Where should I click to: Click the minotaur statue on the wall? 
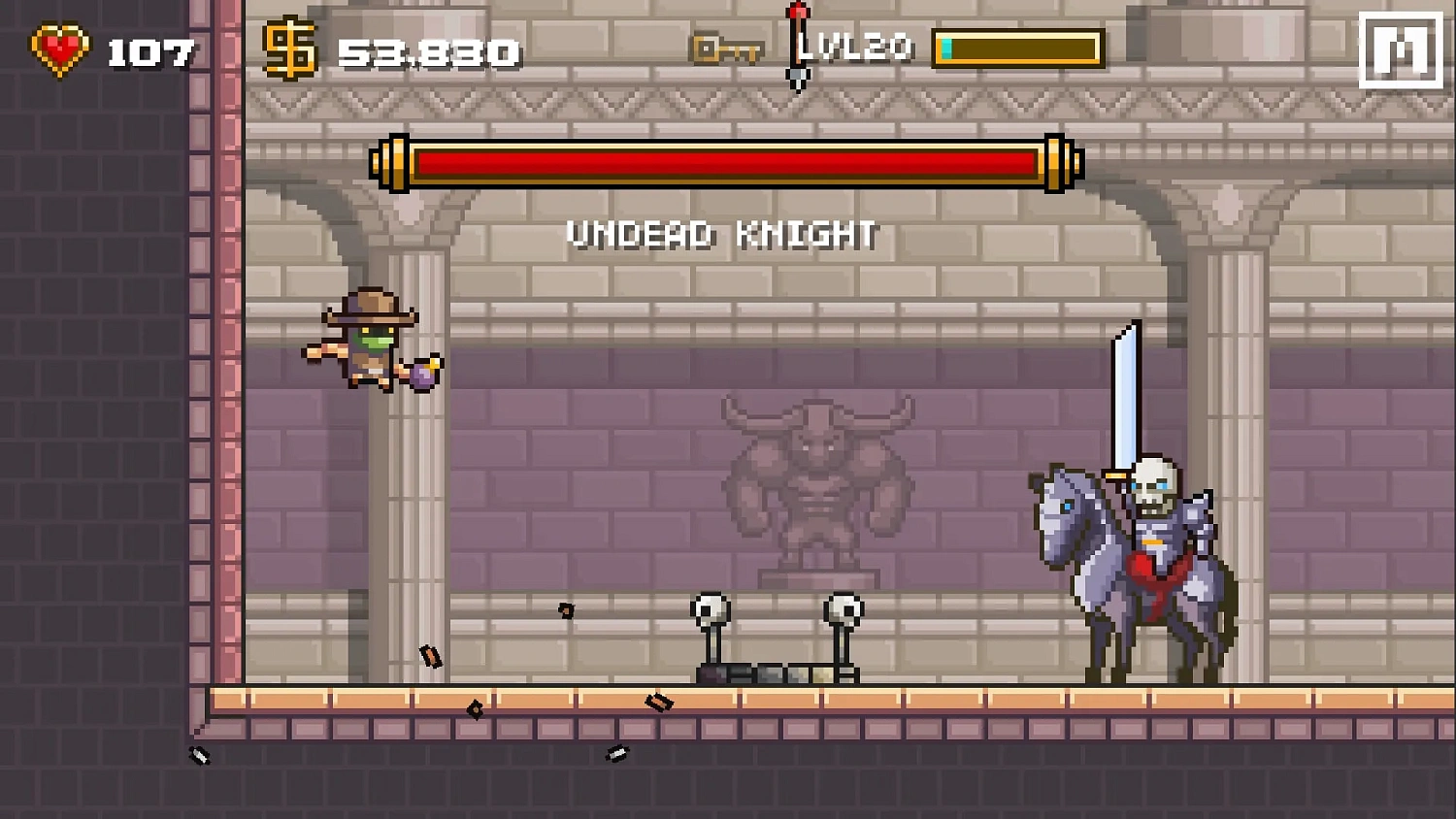tap(820, 475)
